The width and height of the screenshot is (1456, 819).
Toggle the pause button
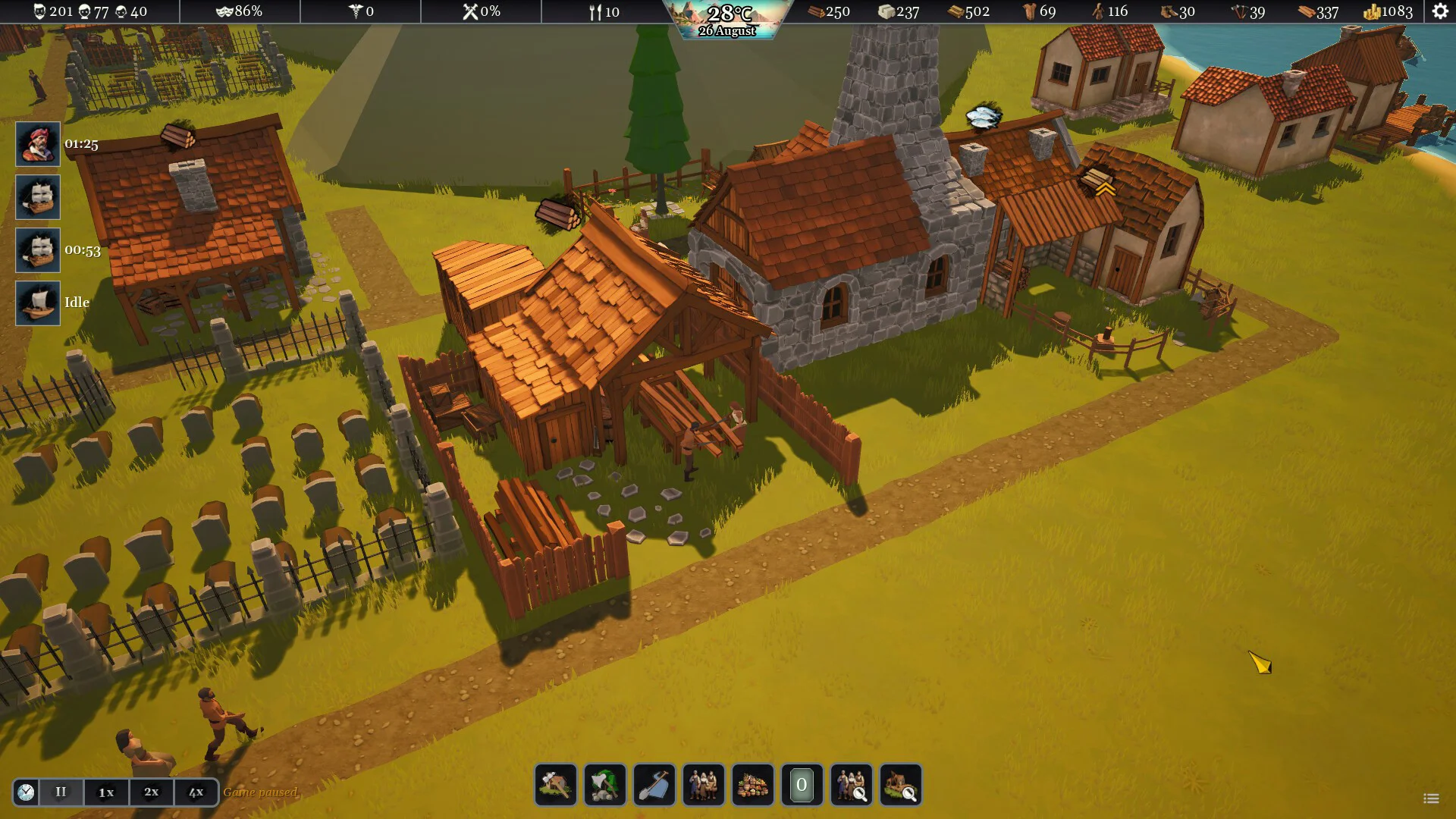[61, 792]
